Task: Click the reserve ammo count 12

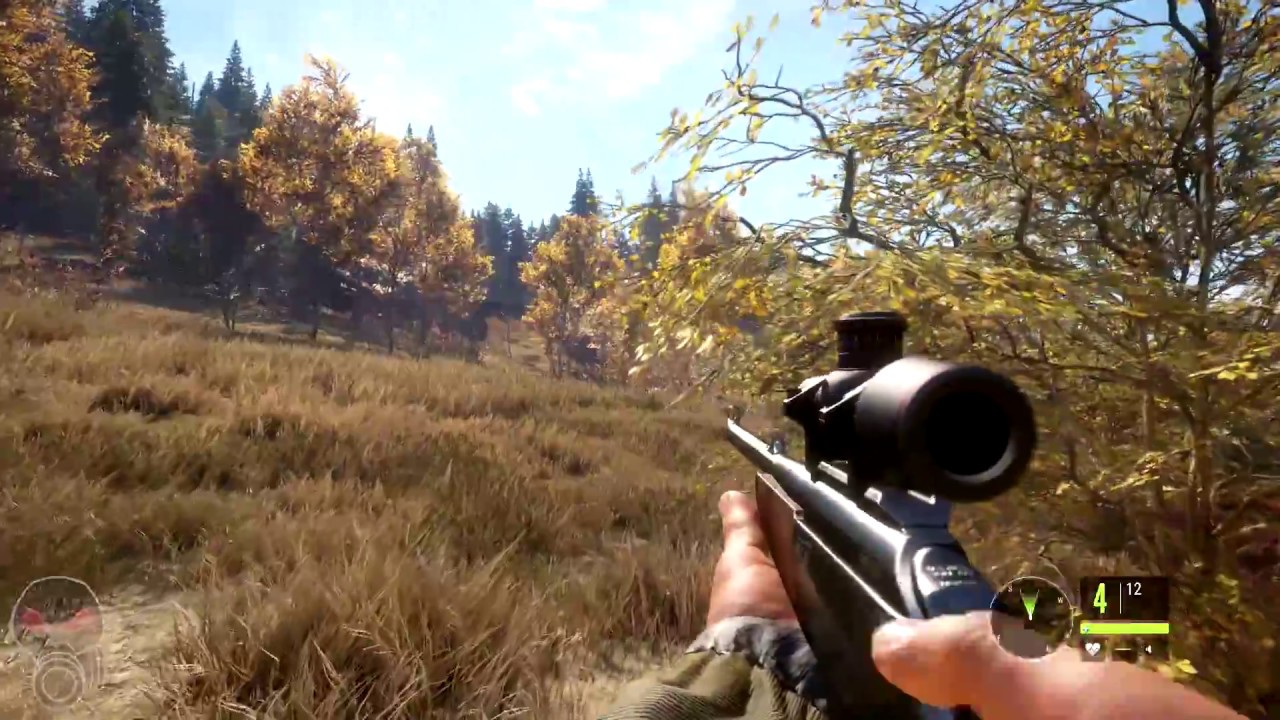Action: 1132,589
